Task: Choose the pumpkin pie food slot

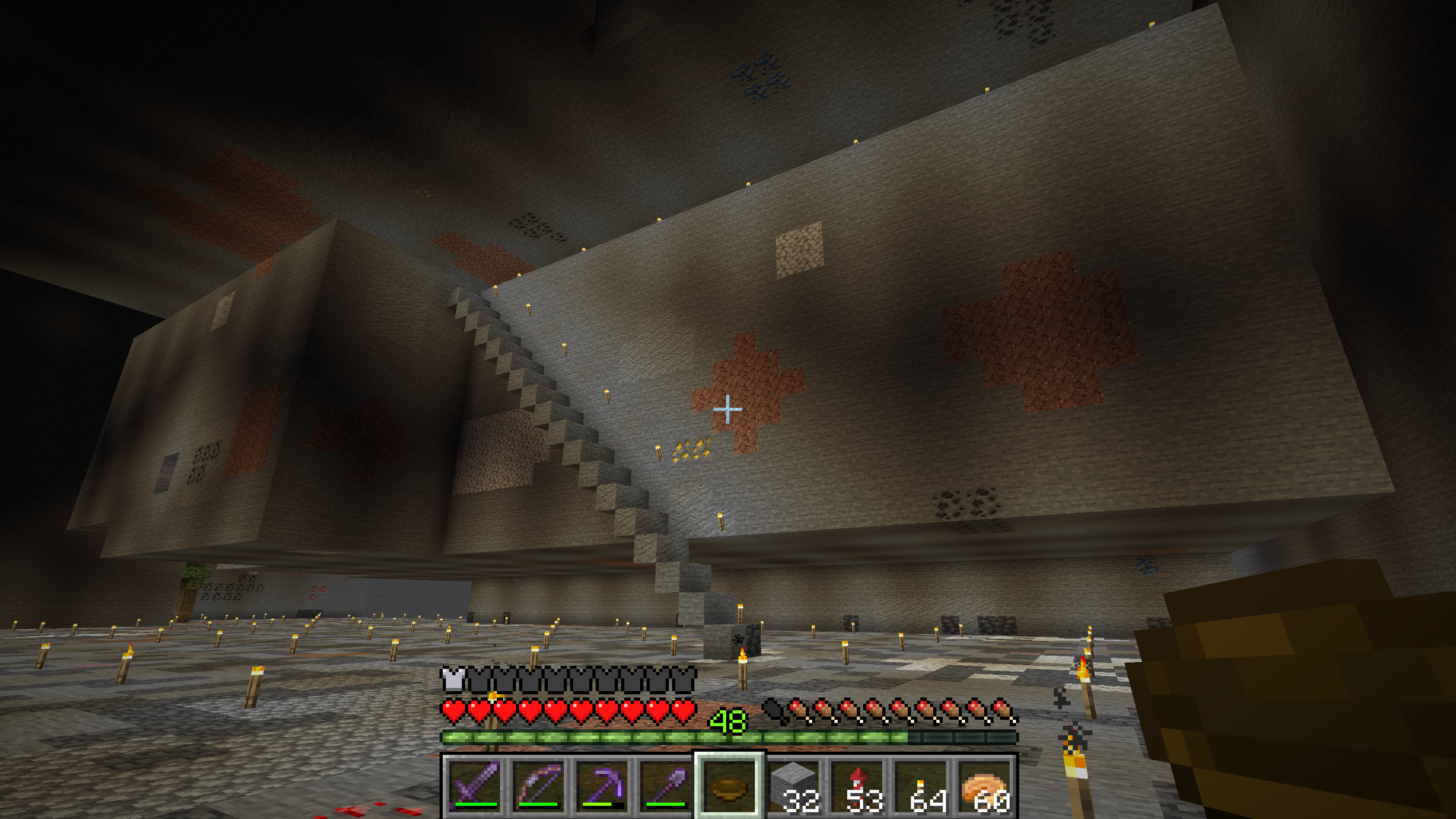Action: click(985, 786)
